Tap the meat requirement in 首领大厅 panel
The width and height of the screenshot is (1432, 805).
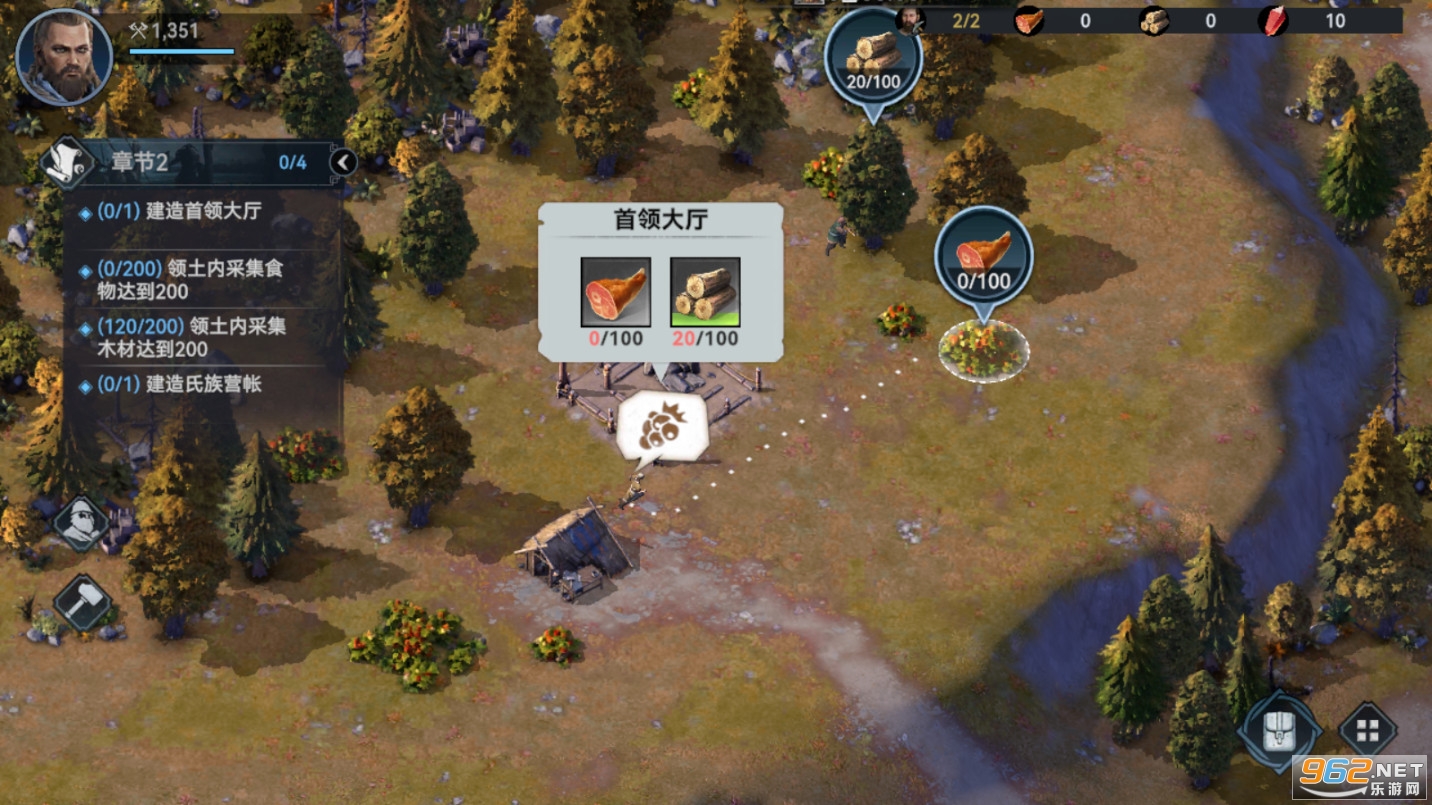pyautogui.click(x=616, y=293)
